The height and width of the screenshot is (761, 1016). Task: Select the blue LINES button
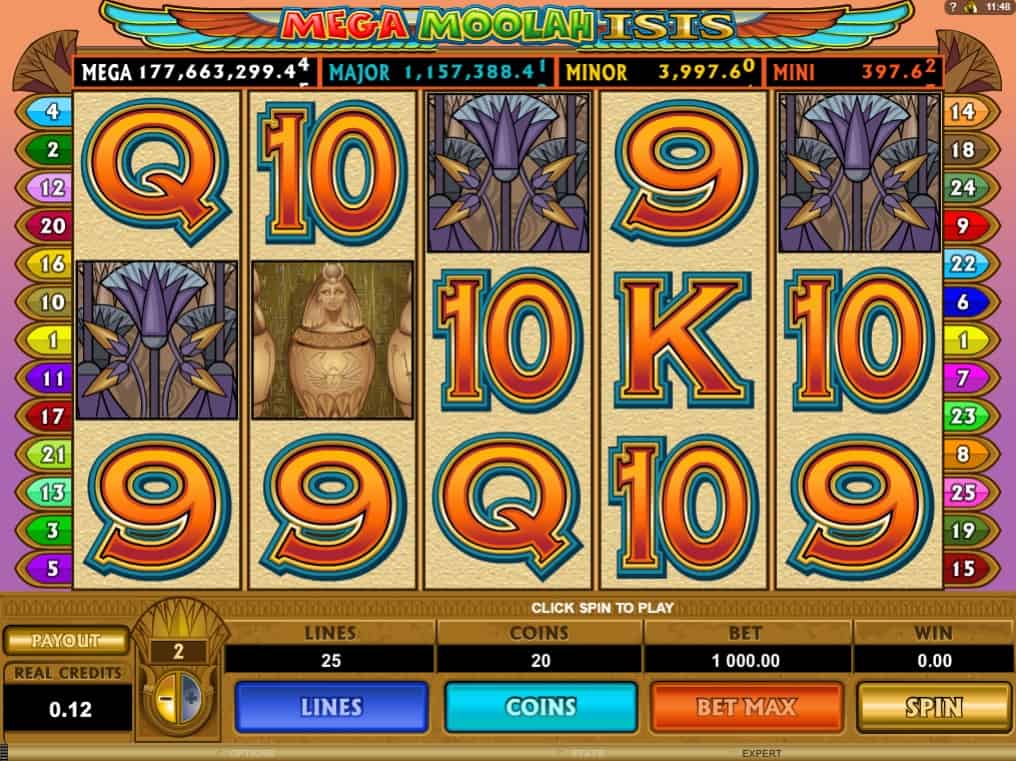pyautogui.click(x=331, y=707)
